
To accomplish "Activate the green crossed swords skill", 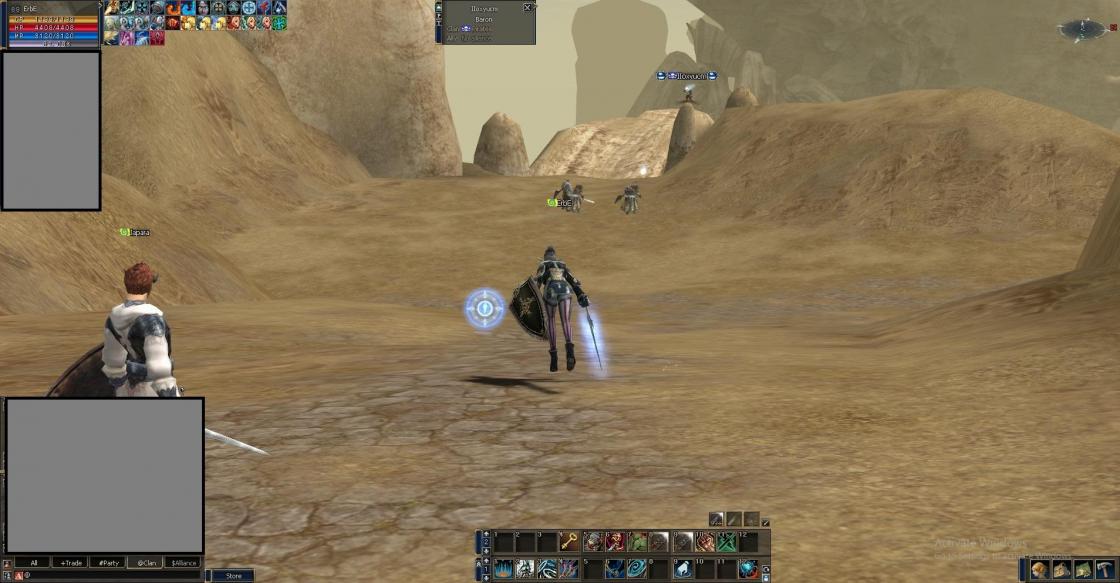I will (x=726, y=542).
